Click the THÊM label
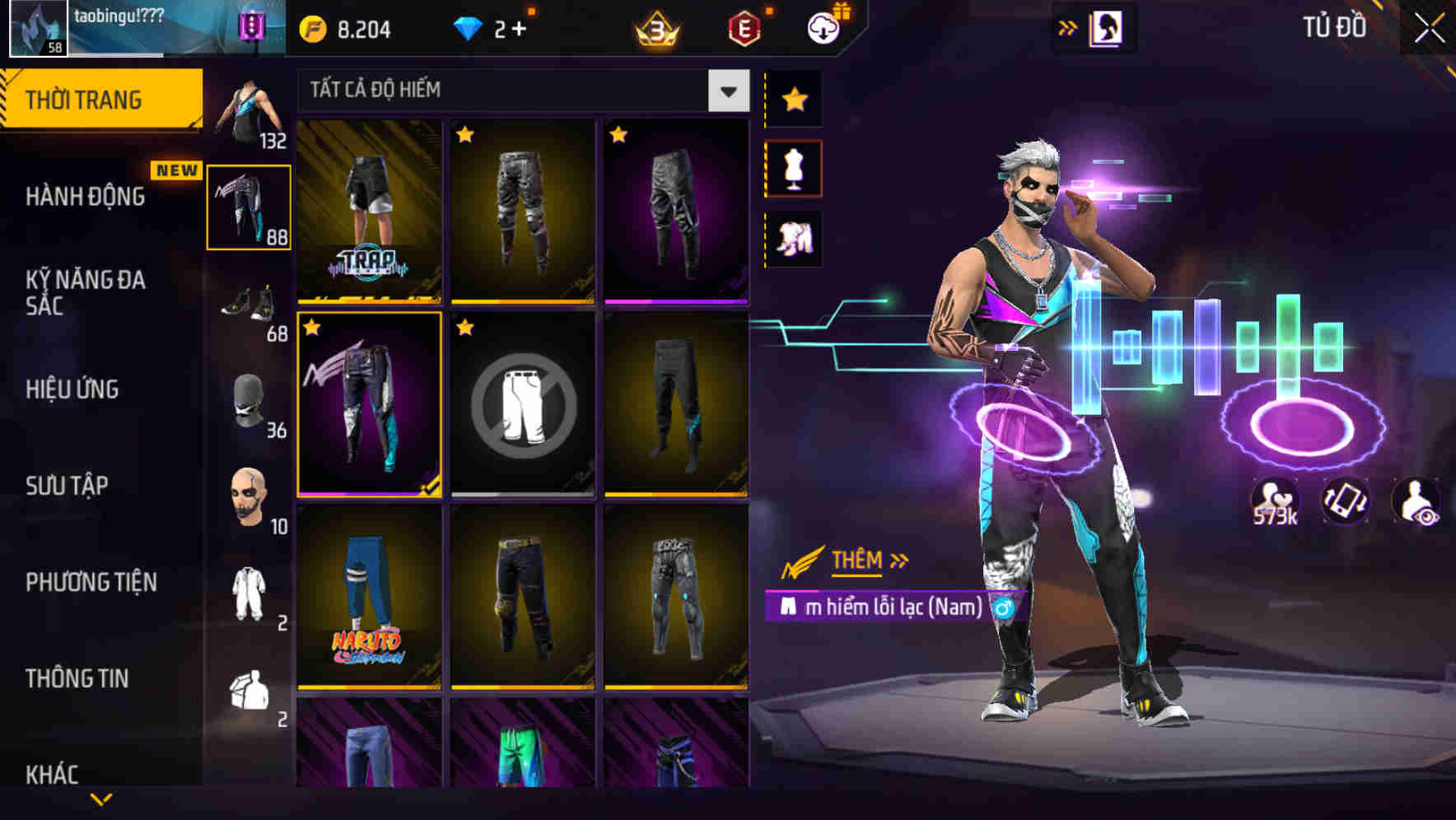The image size is (1456, 820). coord(855,561)
